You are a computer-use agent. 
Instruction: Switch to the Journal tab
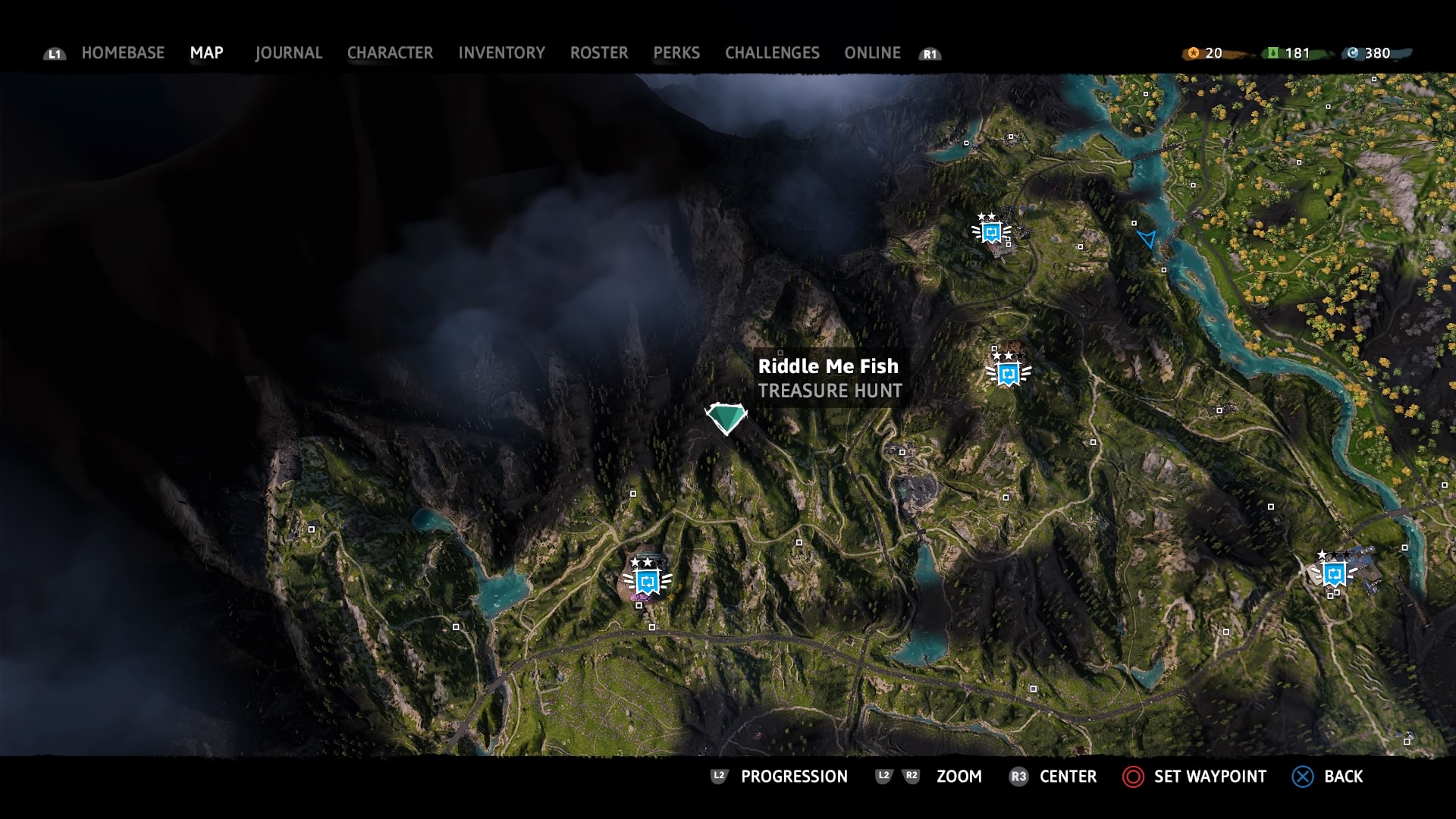pos(288,53)
